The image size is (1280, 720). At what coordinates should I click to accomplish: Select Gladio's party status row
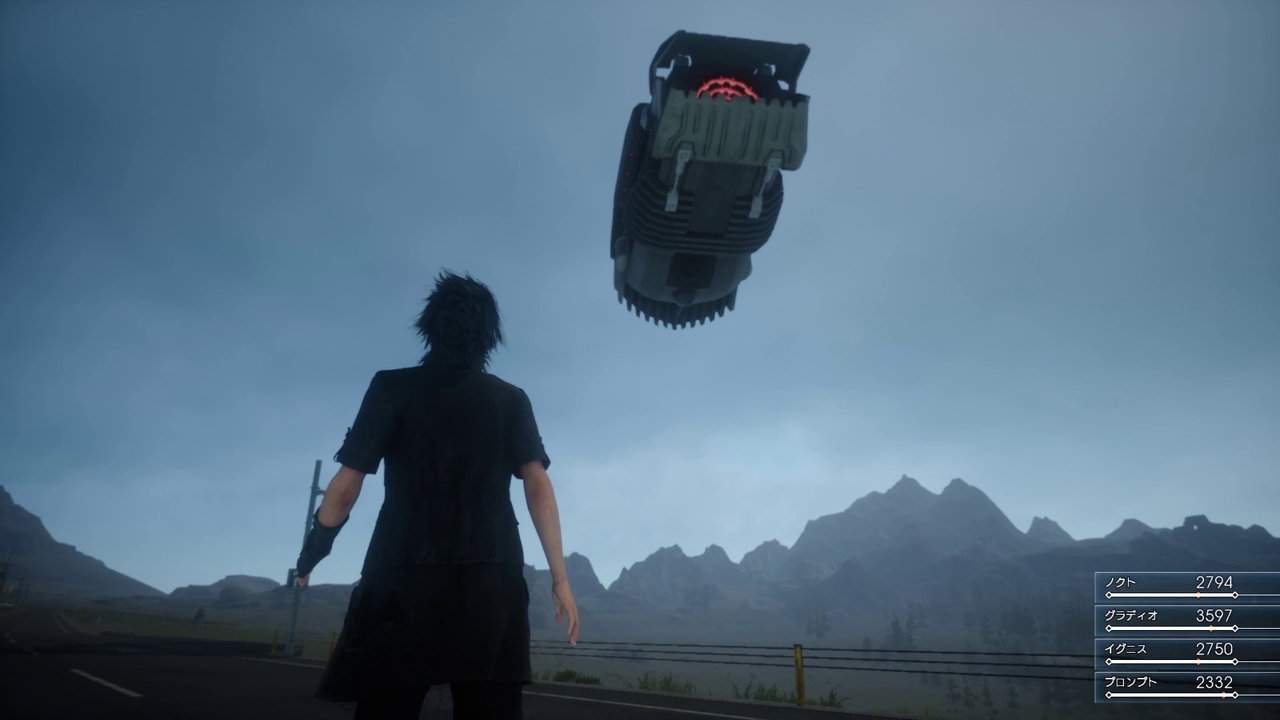(x=1186, y=619)
